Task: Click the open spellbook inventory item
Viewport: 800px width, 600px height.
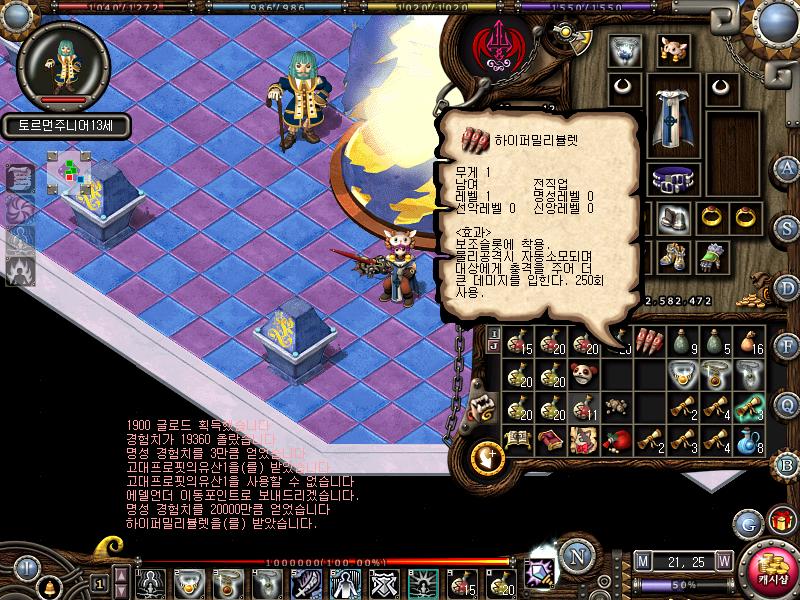Action: [516, 440]
